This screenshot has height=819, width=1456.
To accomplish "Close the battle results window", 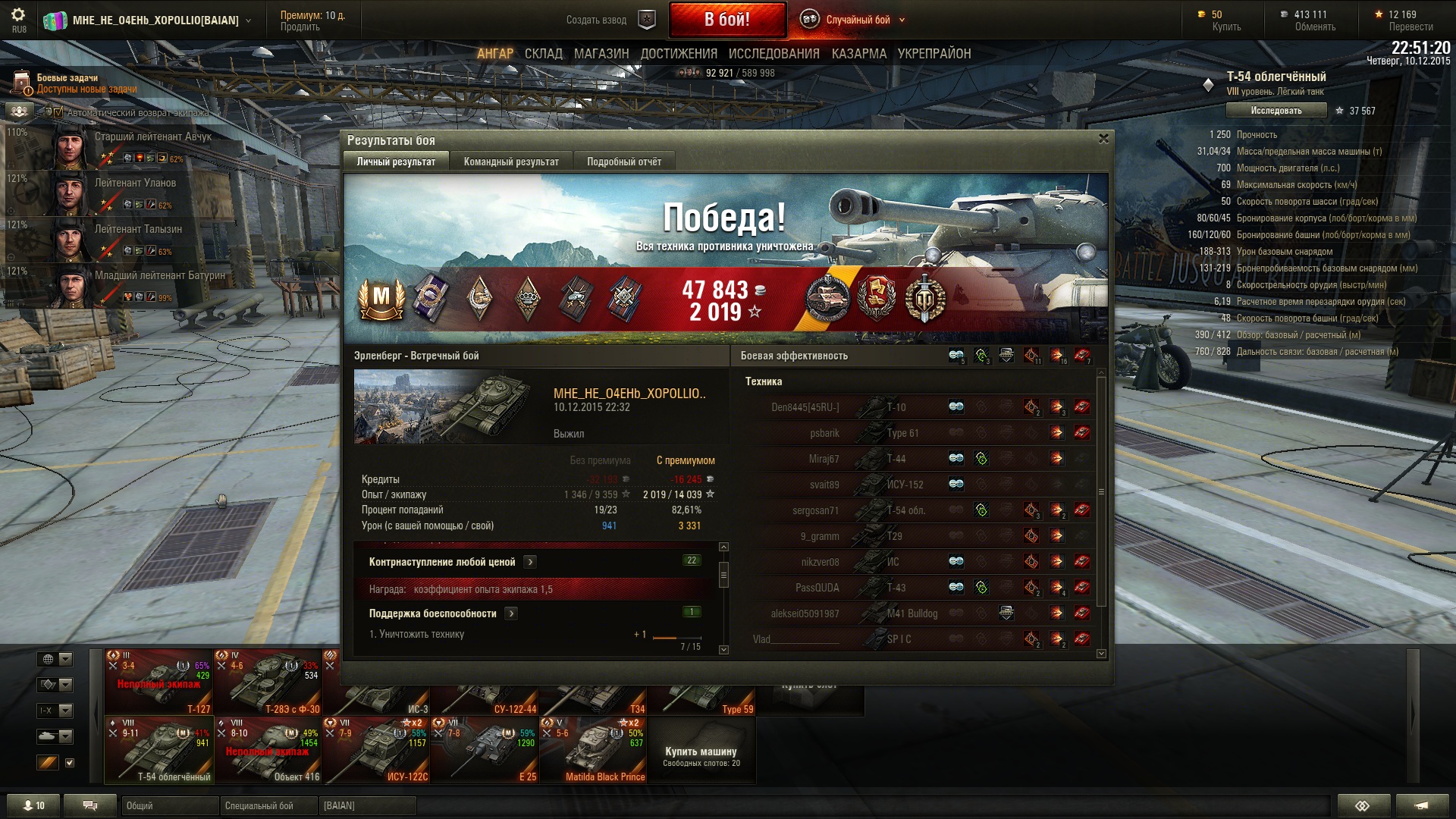I will pos(1103,139).
